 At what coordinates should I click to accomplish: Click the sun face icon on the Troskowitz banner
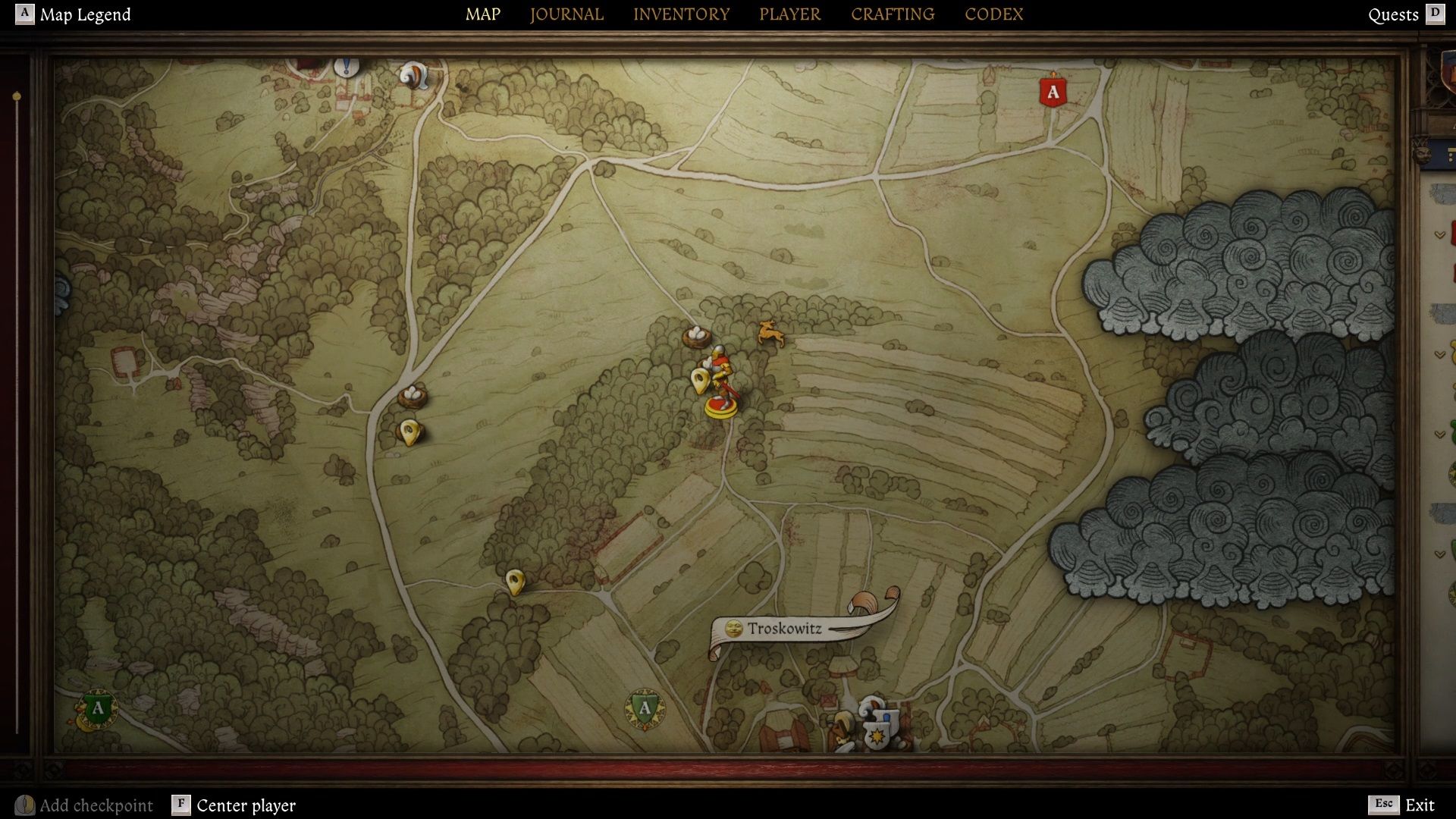pyautogui.click(x=733, y=628)
